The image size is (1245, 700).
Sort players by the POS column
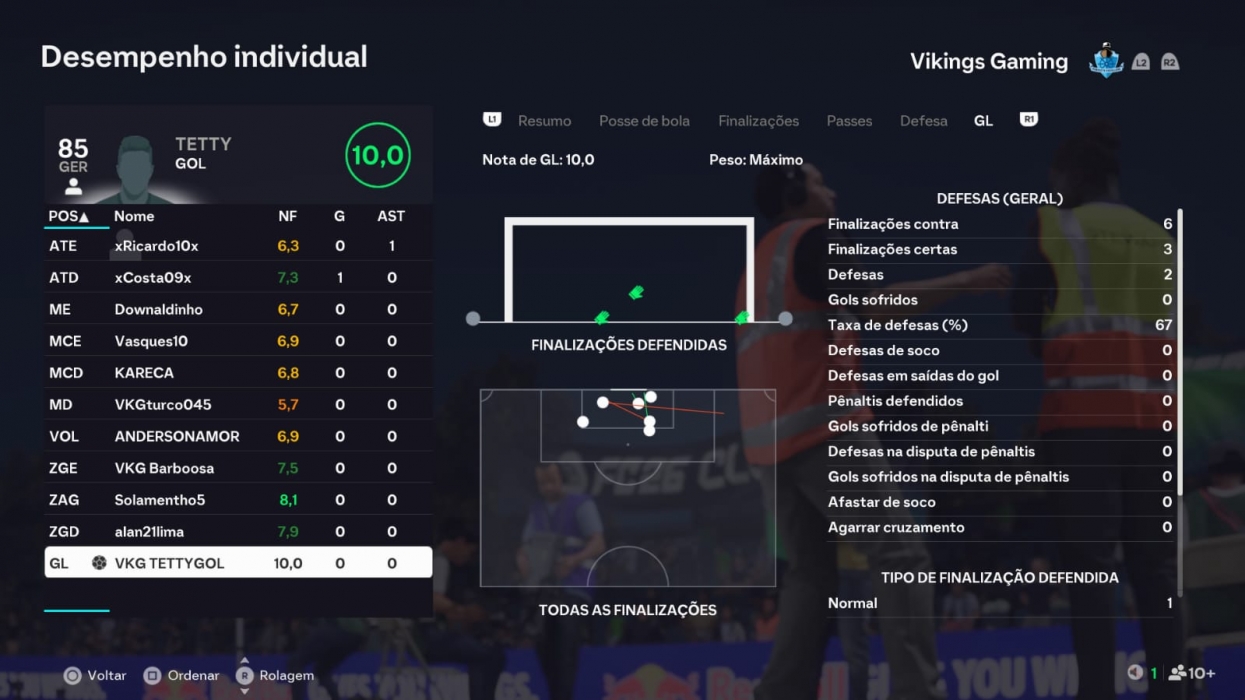(x=68, y=216)
